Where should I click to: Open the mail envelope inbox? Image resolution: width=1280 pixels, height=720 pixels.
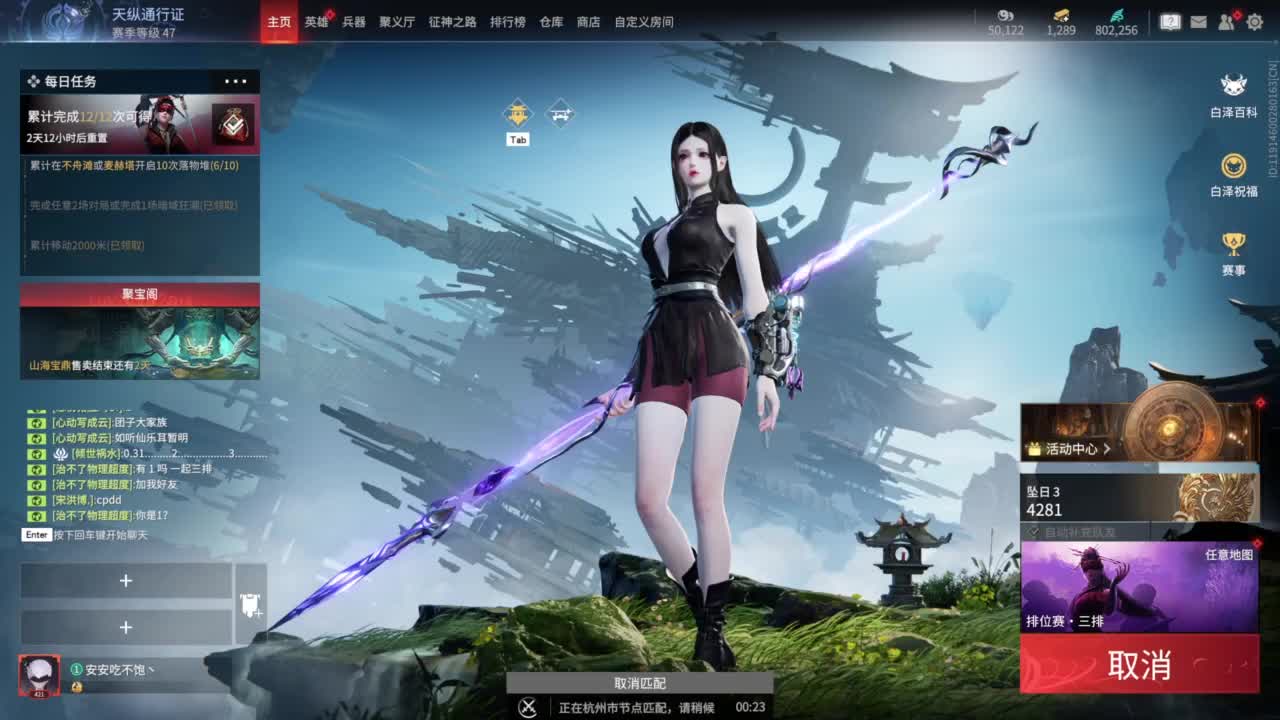(x=1199, y=22)
